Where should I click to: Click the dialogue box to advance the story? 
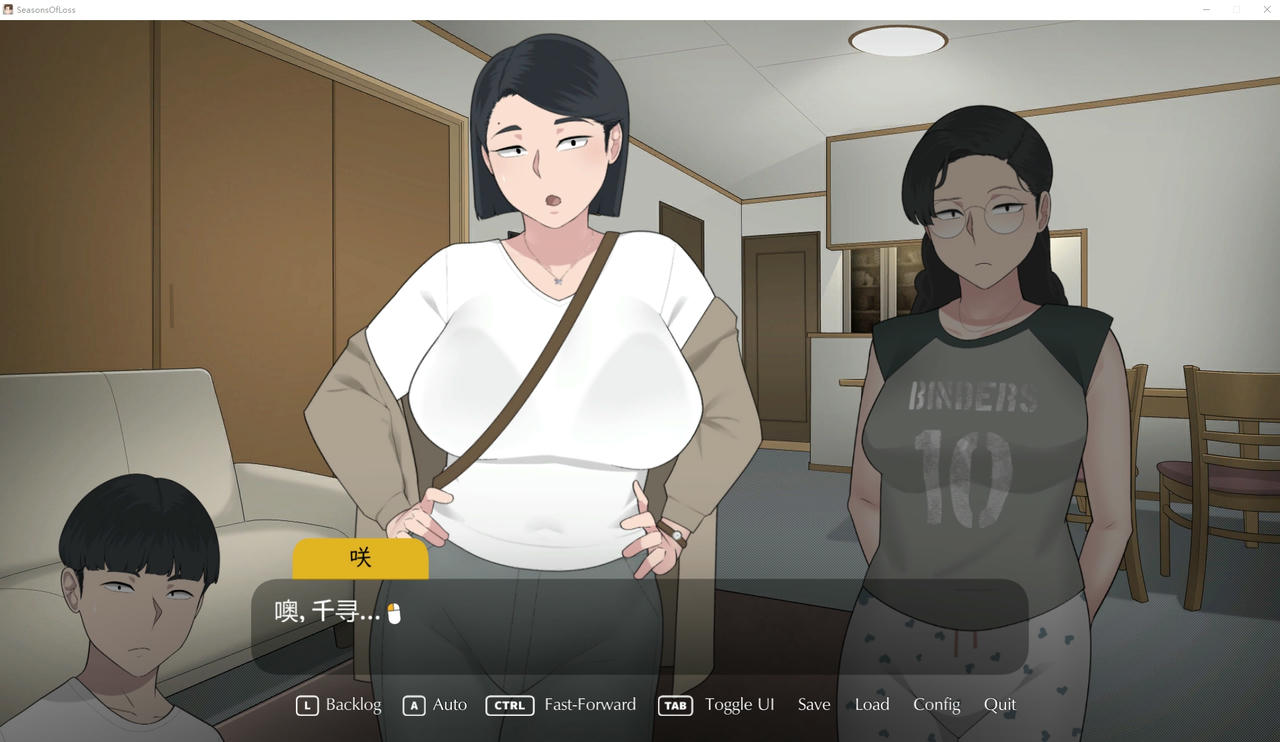point(640,630)
